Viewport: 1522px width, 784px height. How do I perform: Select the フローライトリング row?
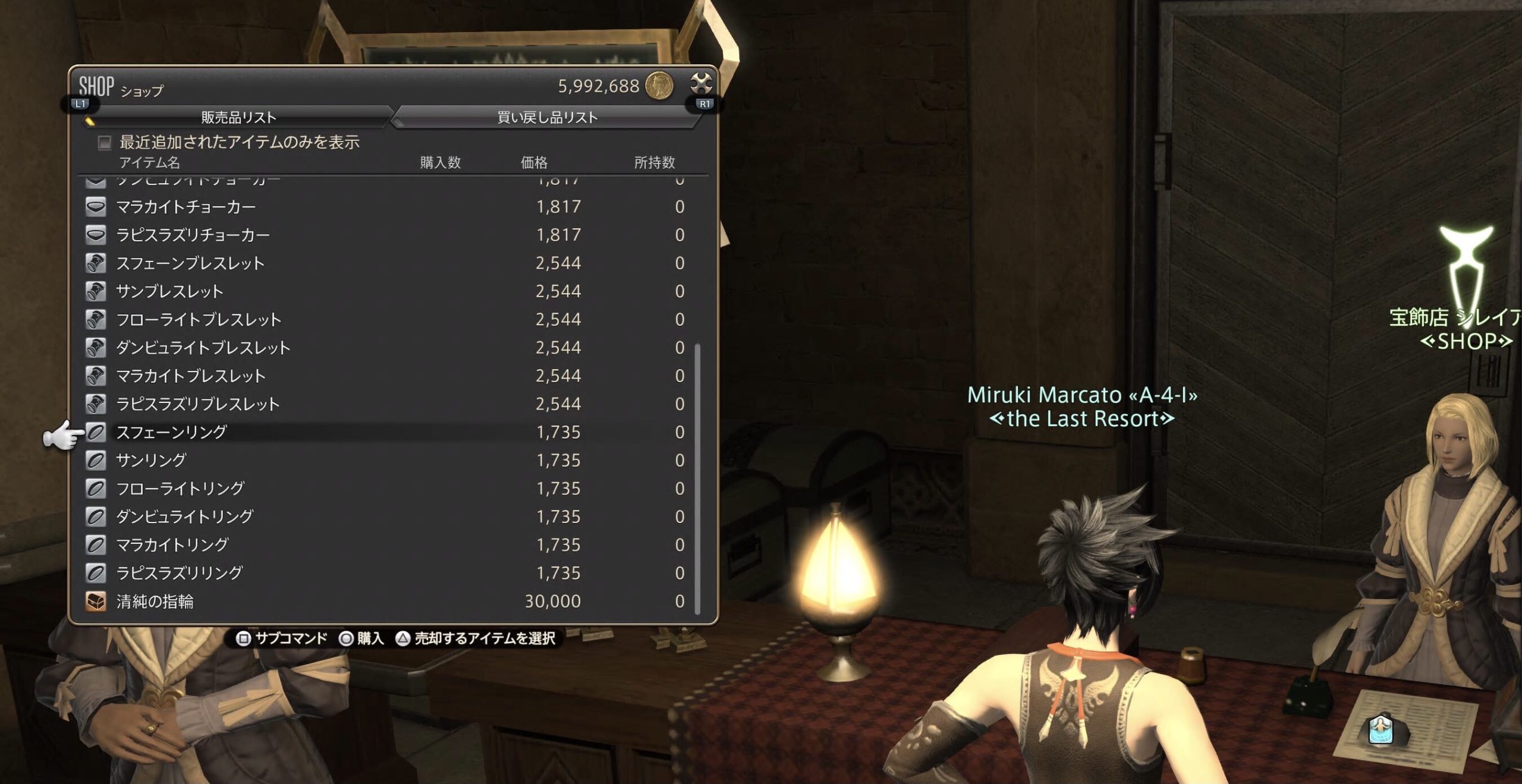pos(180,489)
